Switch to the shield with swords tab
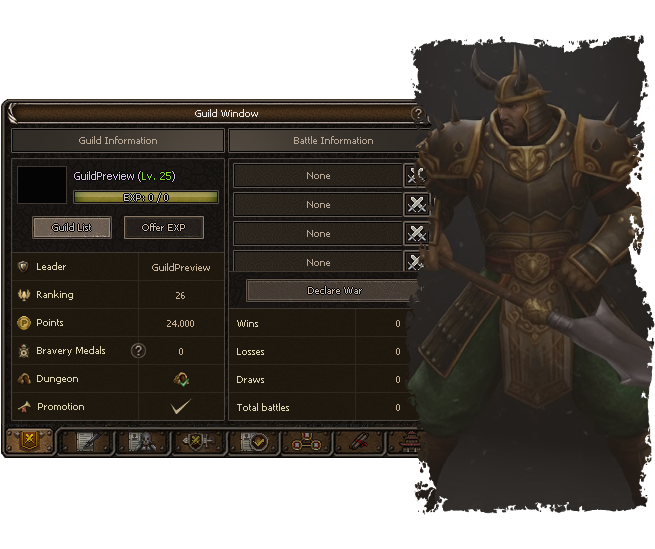This screenshot has height=549, width=655. click(197, 441)
